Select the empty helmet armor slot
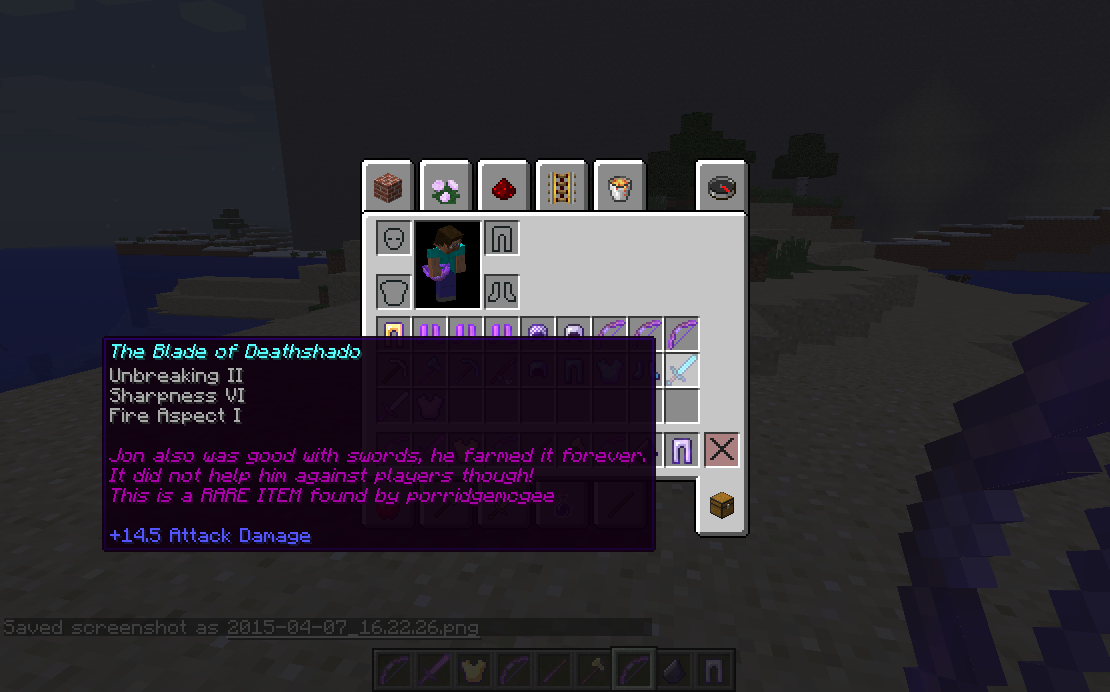 (394, 238)
